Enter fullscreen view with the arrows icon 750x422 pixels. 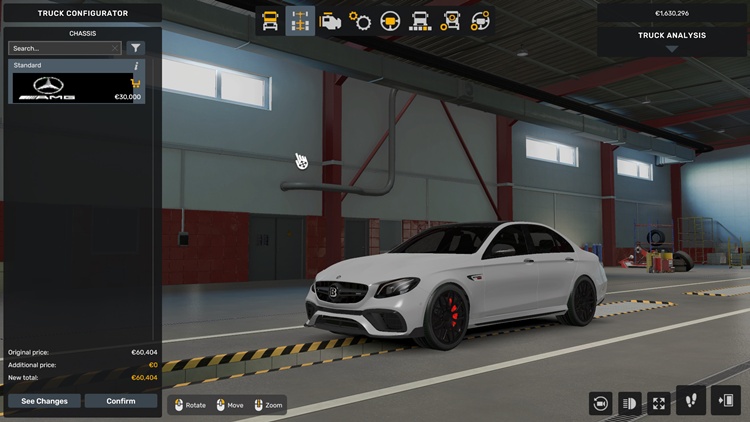pyautogui.click(x=659, y=403)
